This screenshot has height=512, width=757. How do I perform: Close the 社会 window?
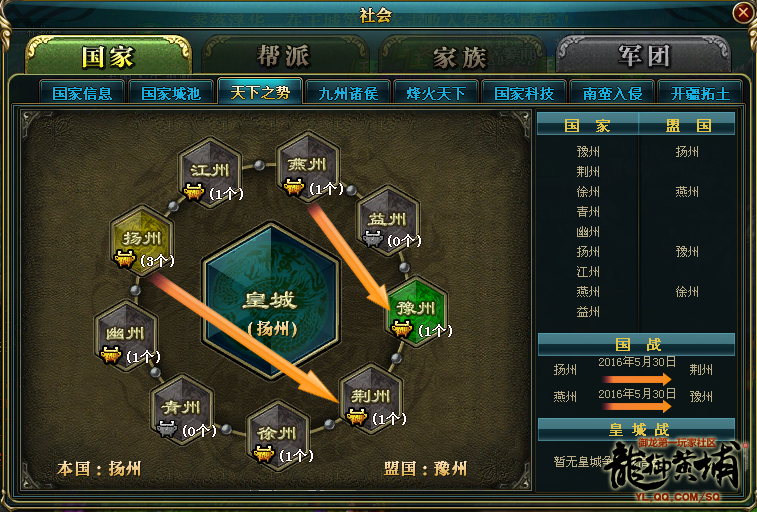point(742,13)
